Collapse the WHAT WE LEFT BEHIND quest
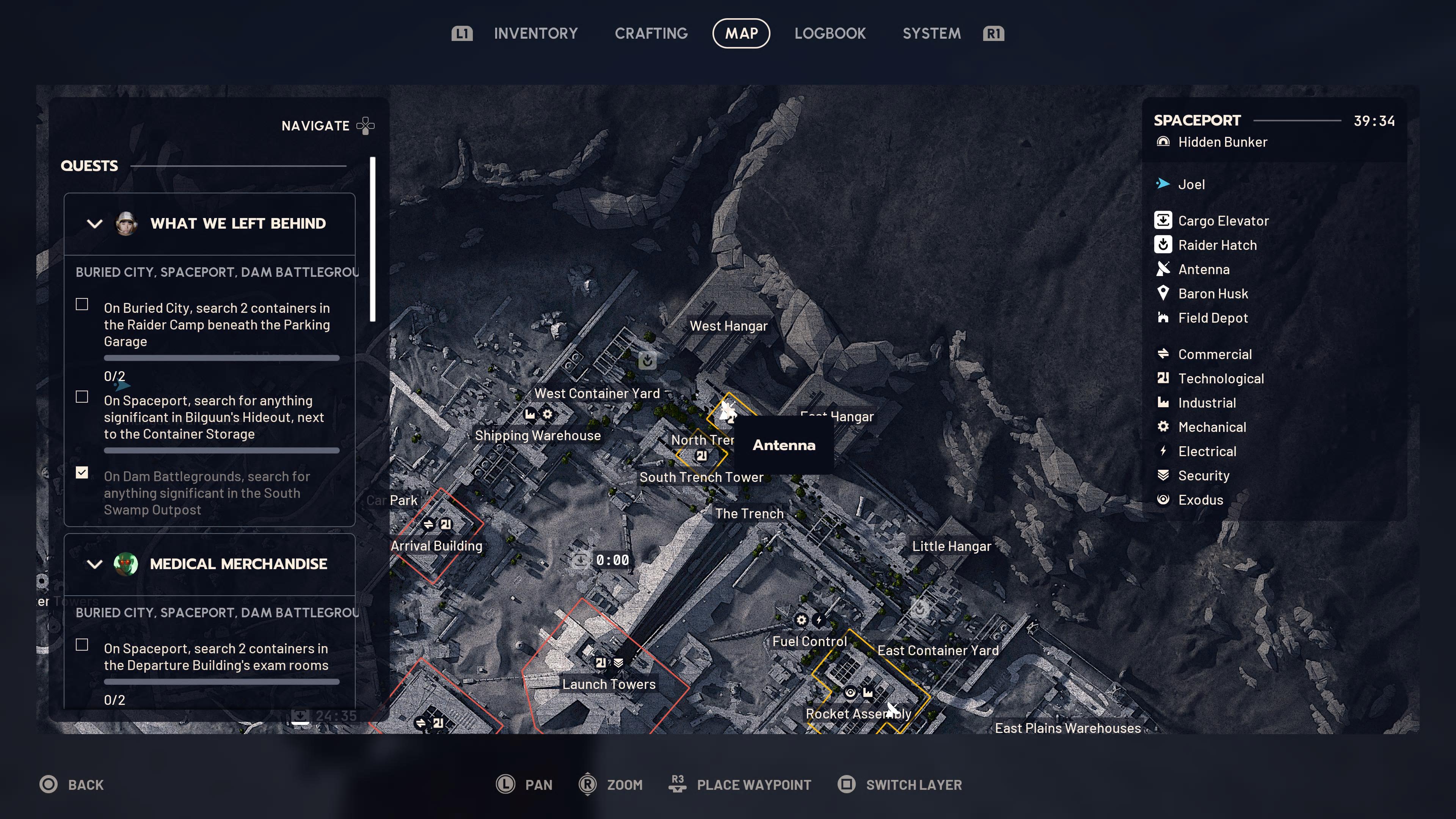This screenshot has width=1456, height=819. (x=94, y=224)
